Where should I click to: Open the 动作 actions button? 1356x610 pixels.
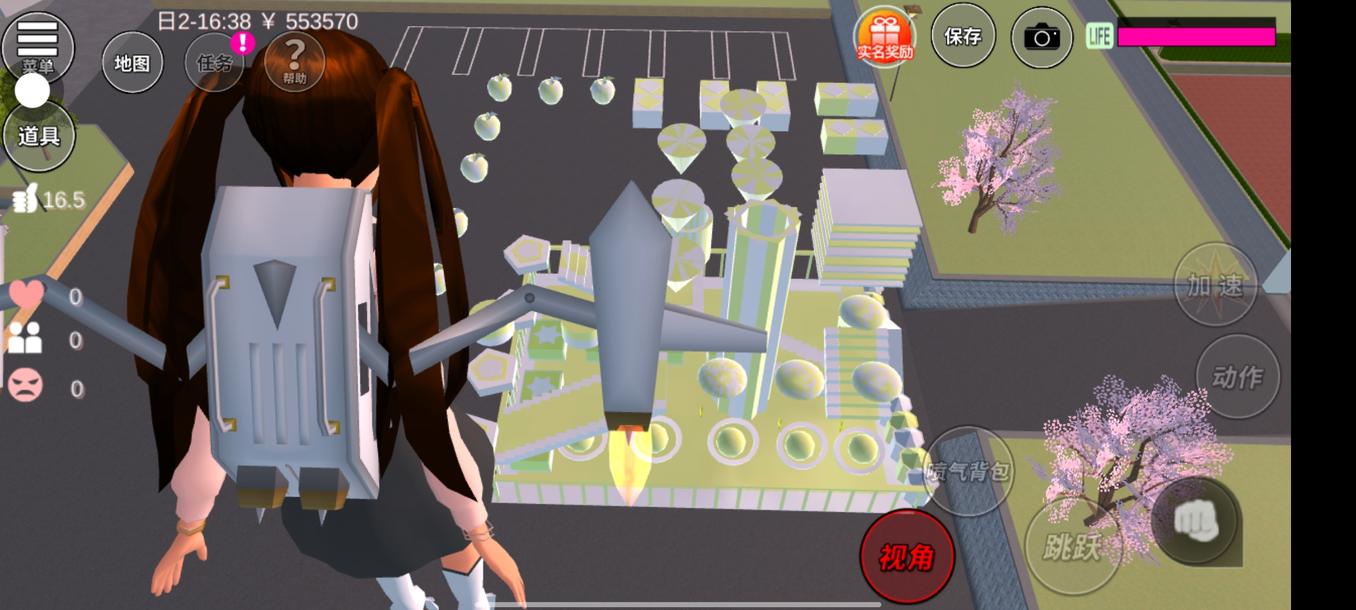click(1237, 377)
